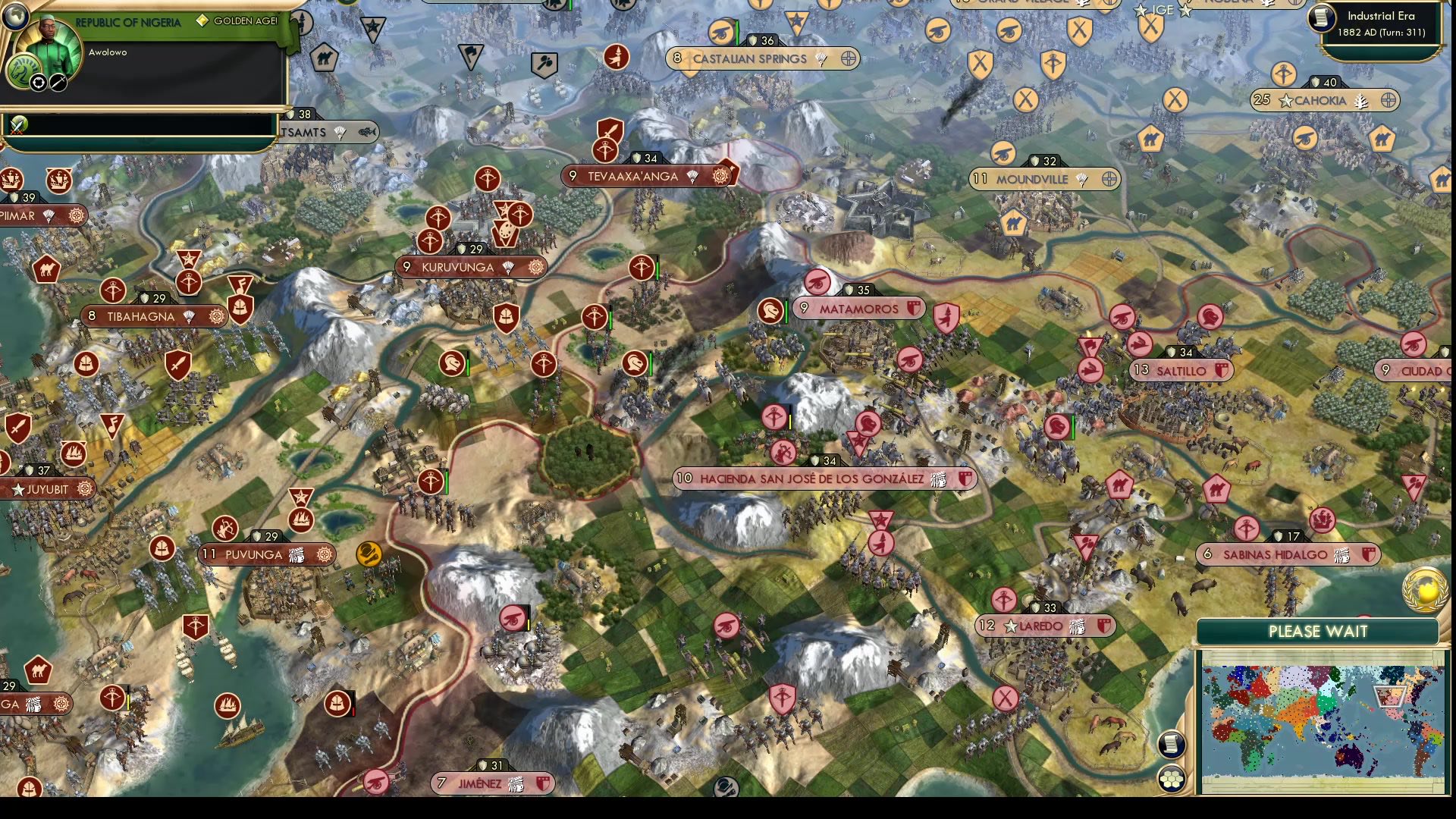The height and width of the screenshot is (819, 1456).
Task: Click the city connection icon on Moundville's banner
Action: (1109, 179)
